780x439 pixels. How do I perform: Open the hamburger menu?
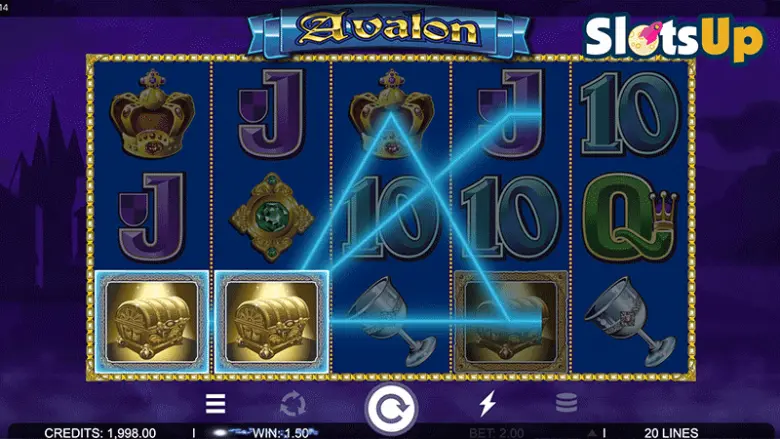click(x=216, y=404)
